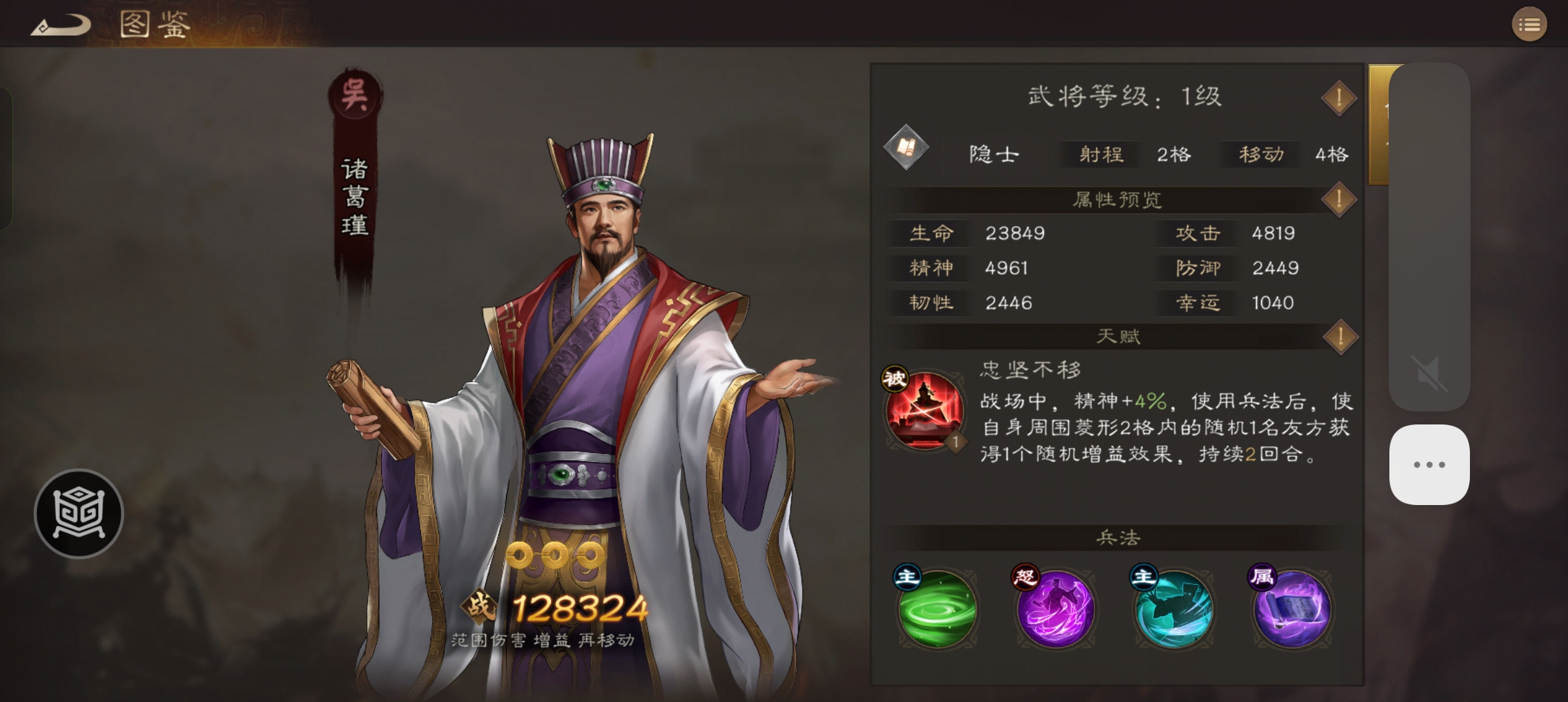This screenshot has height=702, width=1568.
Task: Open the 属 purple scroll tactic icon
Action: [1292, 609]
